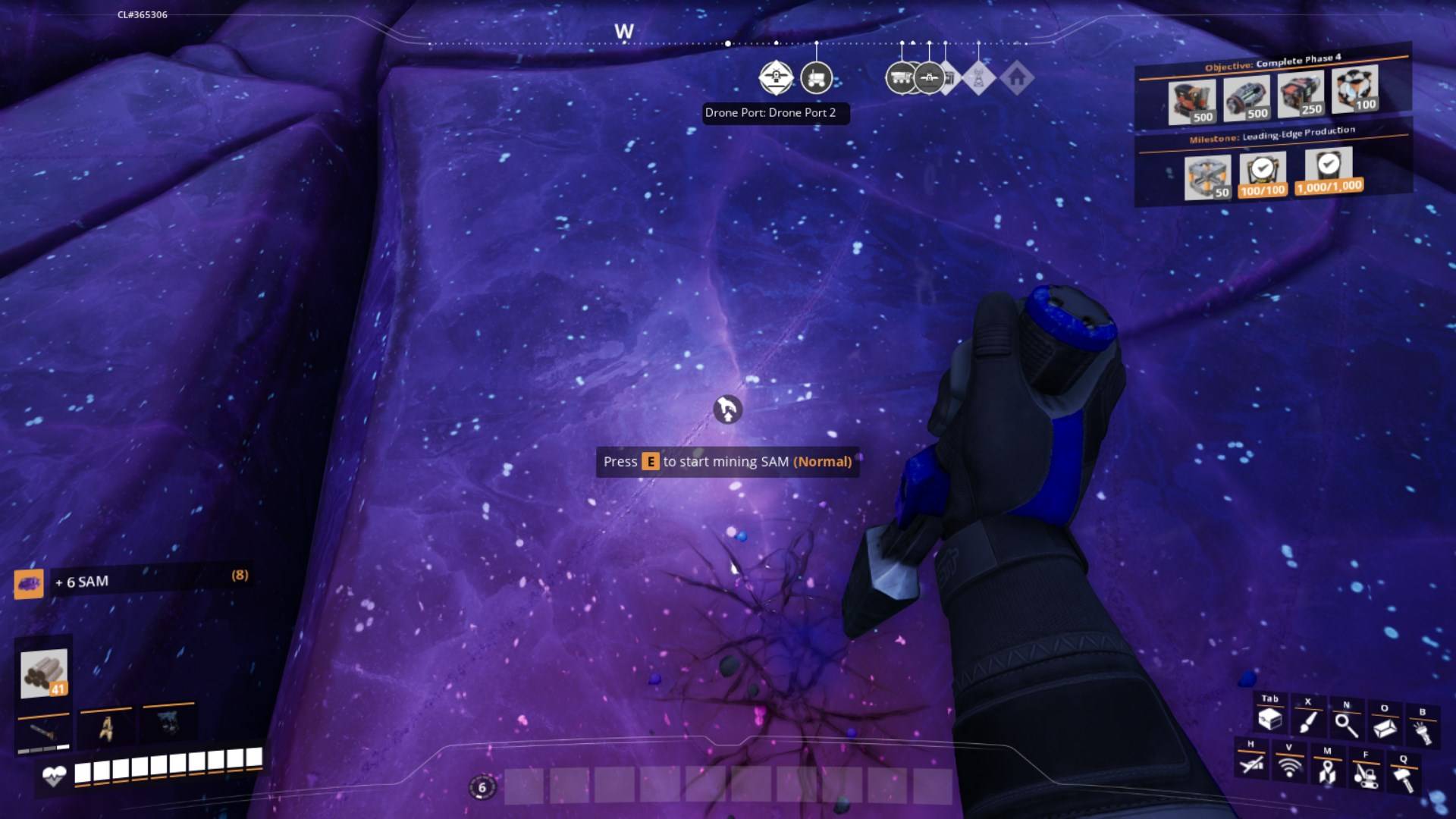Open the Complete Phase 4 objective tracker
1456x819 pixels.
tap(1272, 62)
